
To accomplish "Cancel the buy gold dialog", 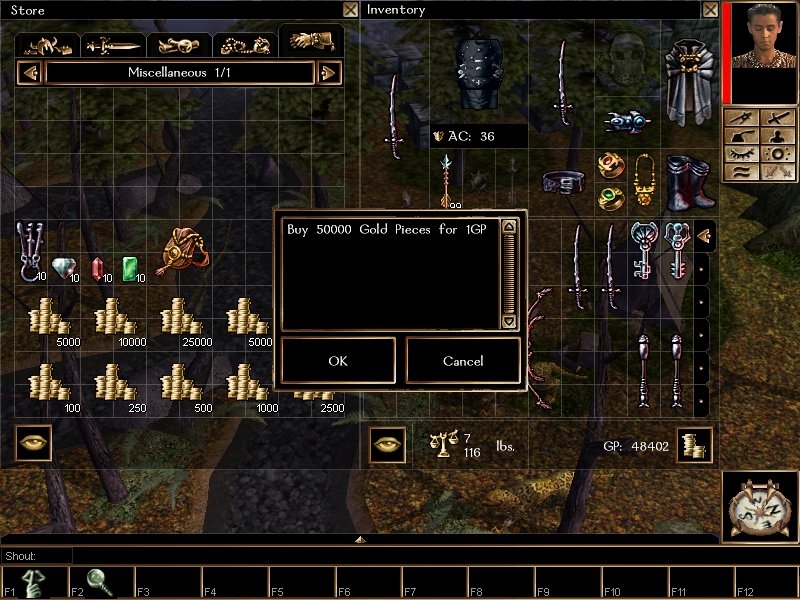I will (x=462, y=361).
